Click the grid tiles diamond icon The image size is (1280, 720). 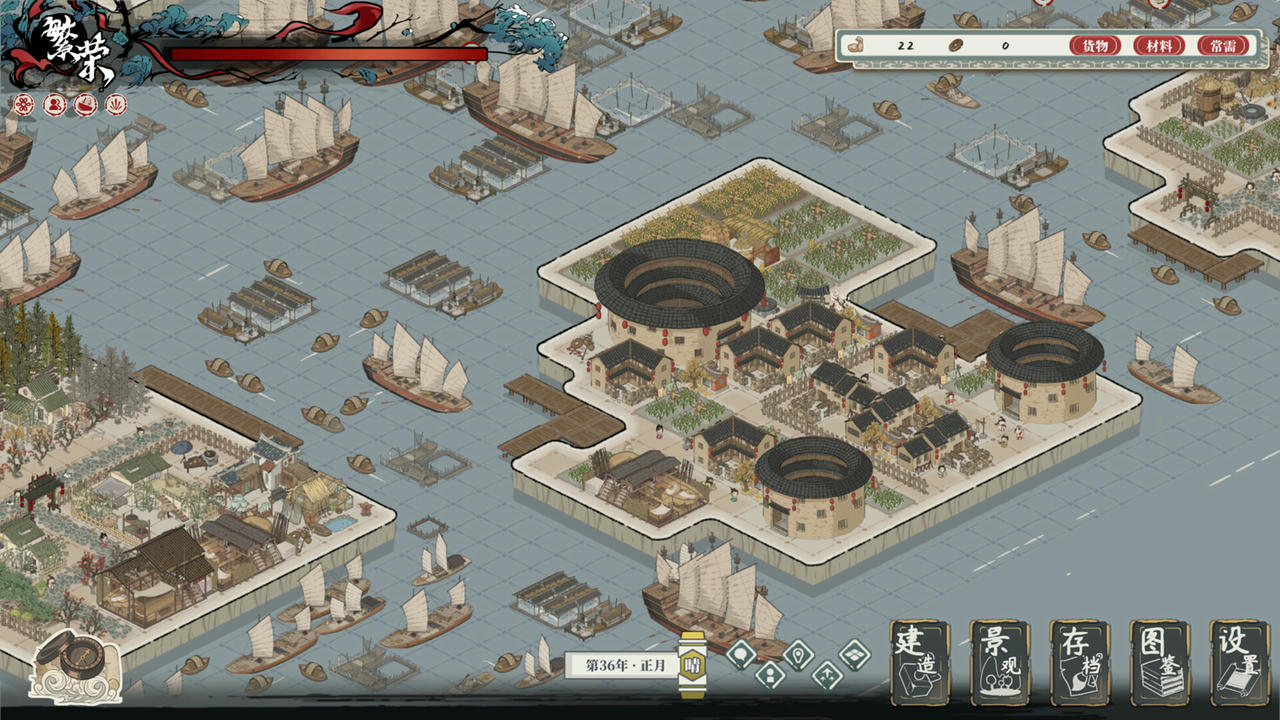854,655
